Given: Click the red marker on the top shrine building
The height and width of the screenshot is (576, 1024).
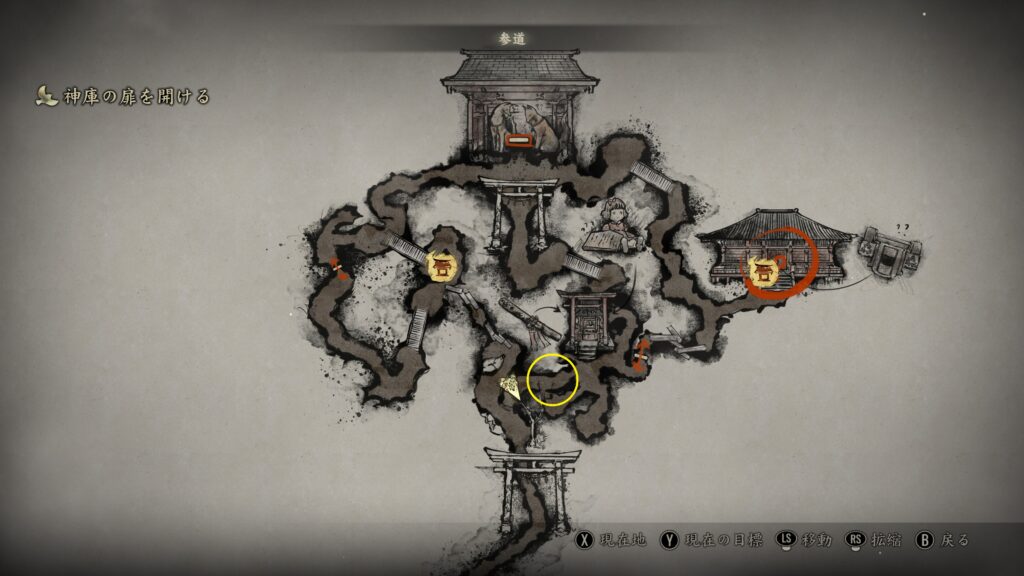Looking at the screenshot, I should 518,142.
